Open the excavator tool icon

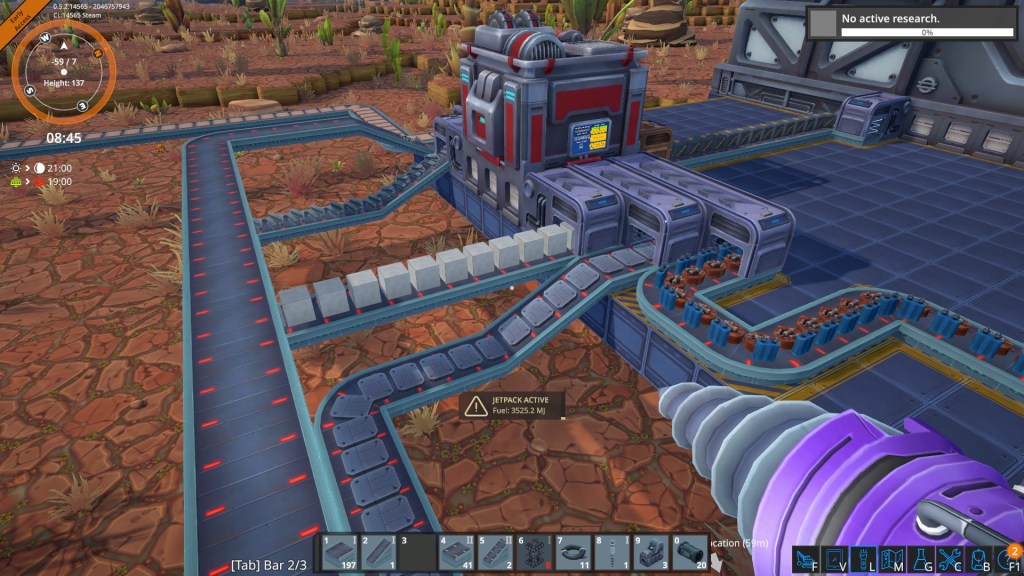point(807,559)
